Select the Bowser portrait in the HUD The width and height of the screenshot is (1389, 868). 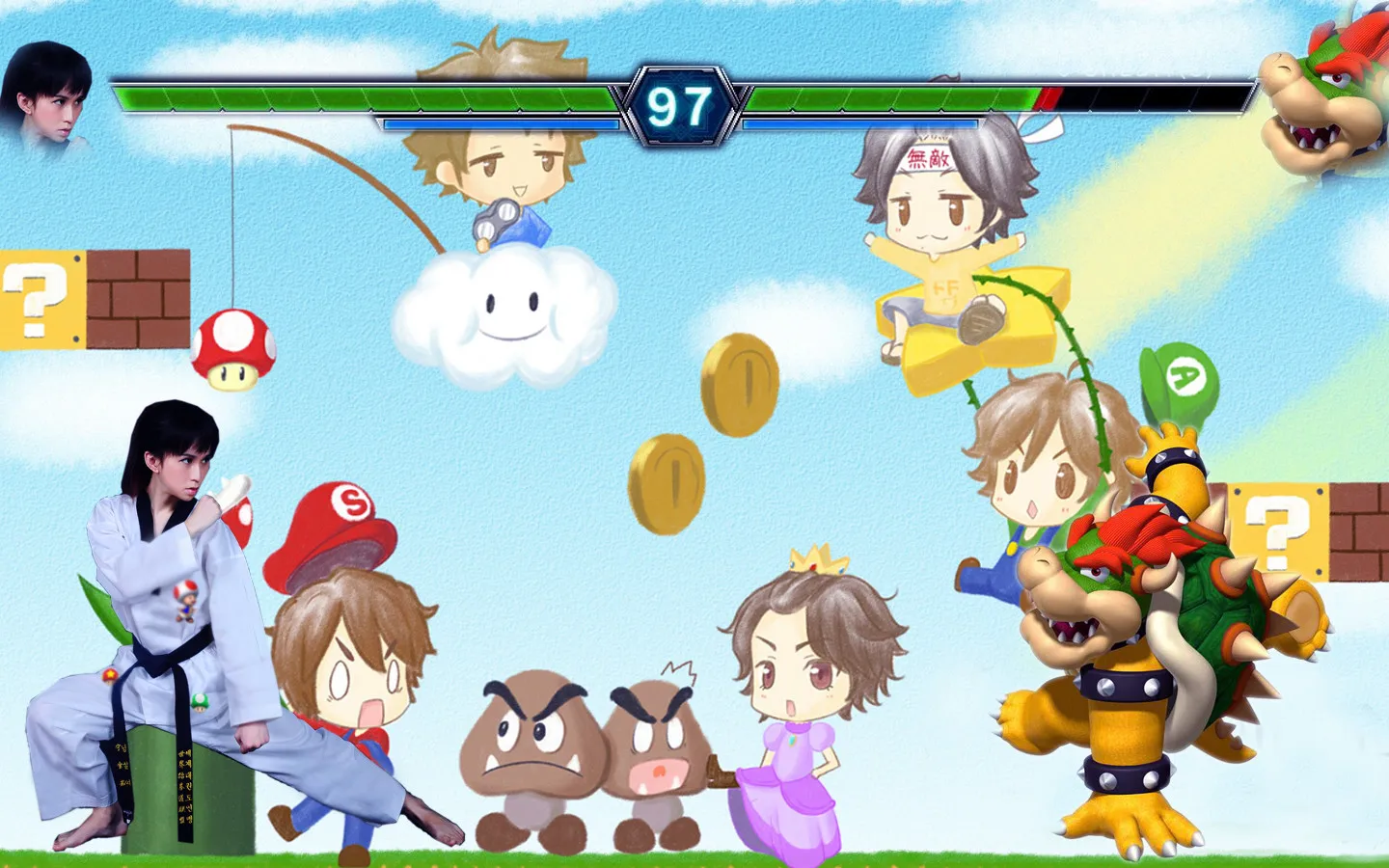tap(1326, 92)
